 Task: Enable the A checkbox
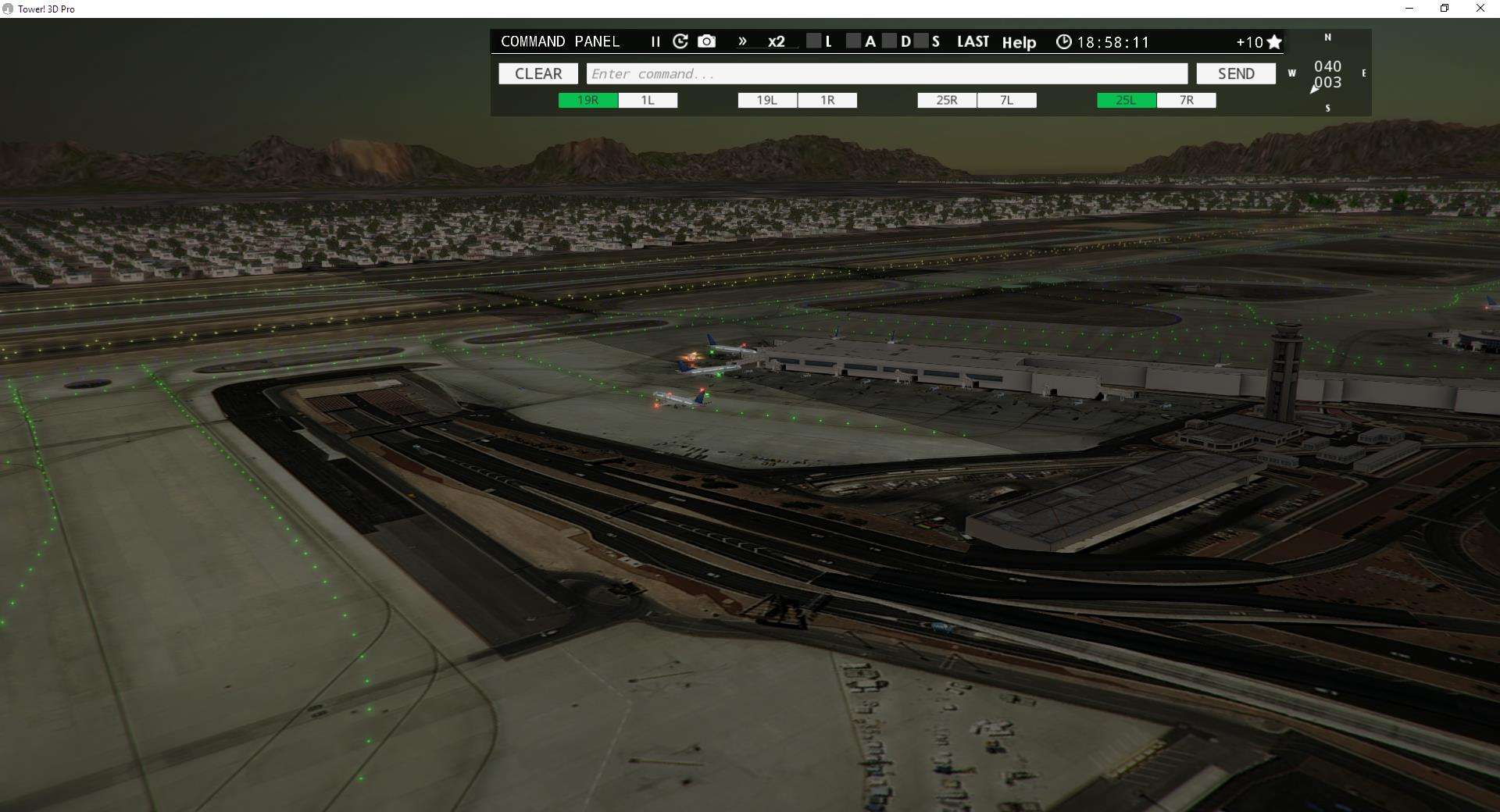854,41
